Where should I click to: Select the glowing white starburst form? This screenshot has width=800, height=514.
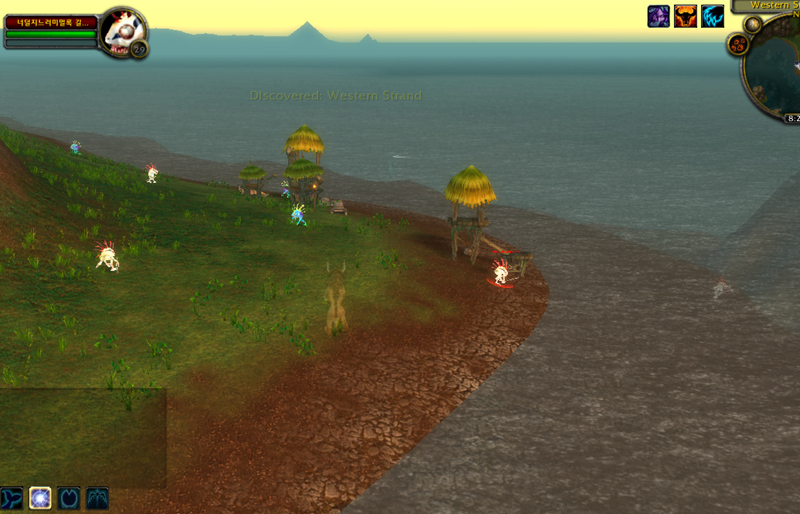click(x=40, y=497)
